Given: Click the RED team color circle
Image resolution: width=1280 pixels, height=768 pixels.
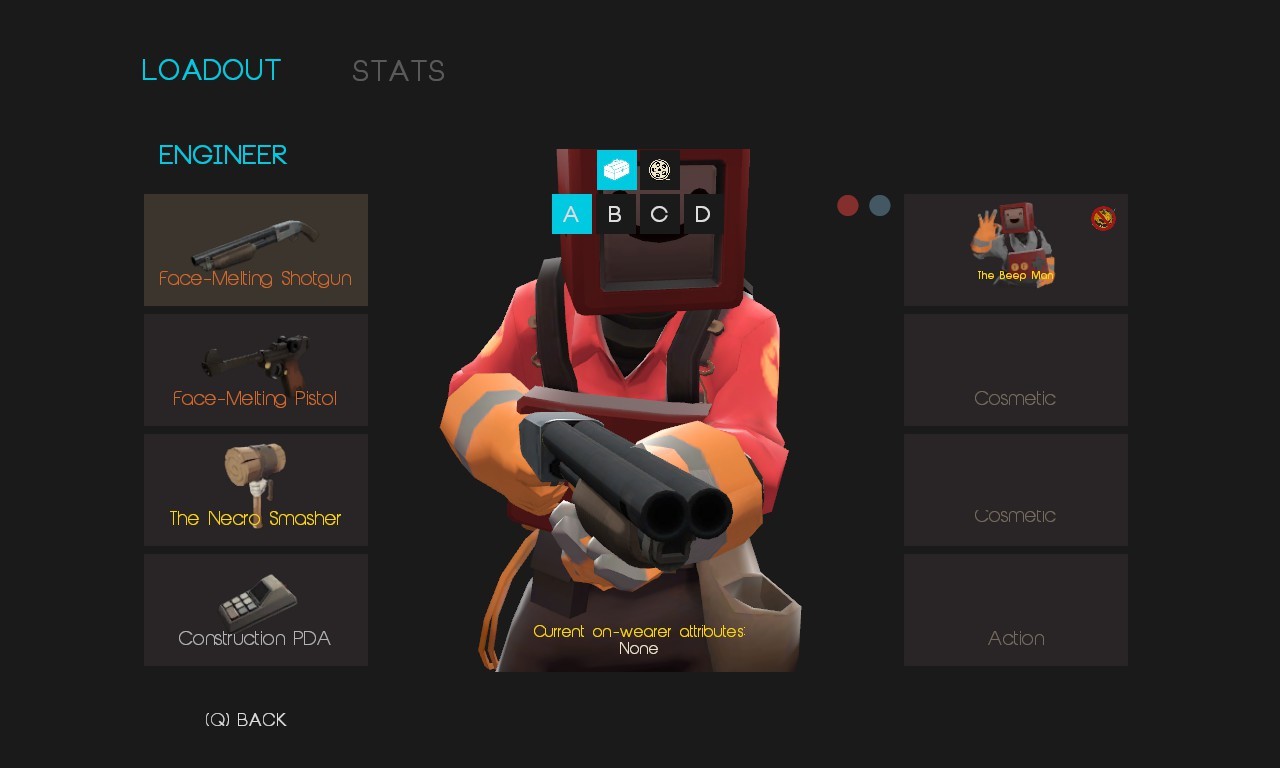Looking at the screenshot, I should pyautogui.click(x=848, y=205).
